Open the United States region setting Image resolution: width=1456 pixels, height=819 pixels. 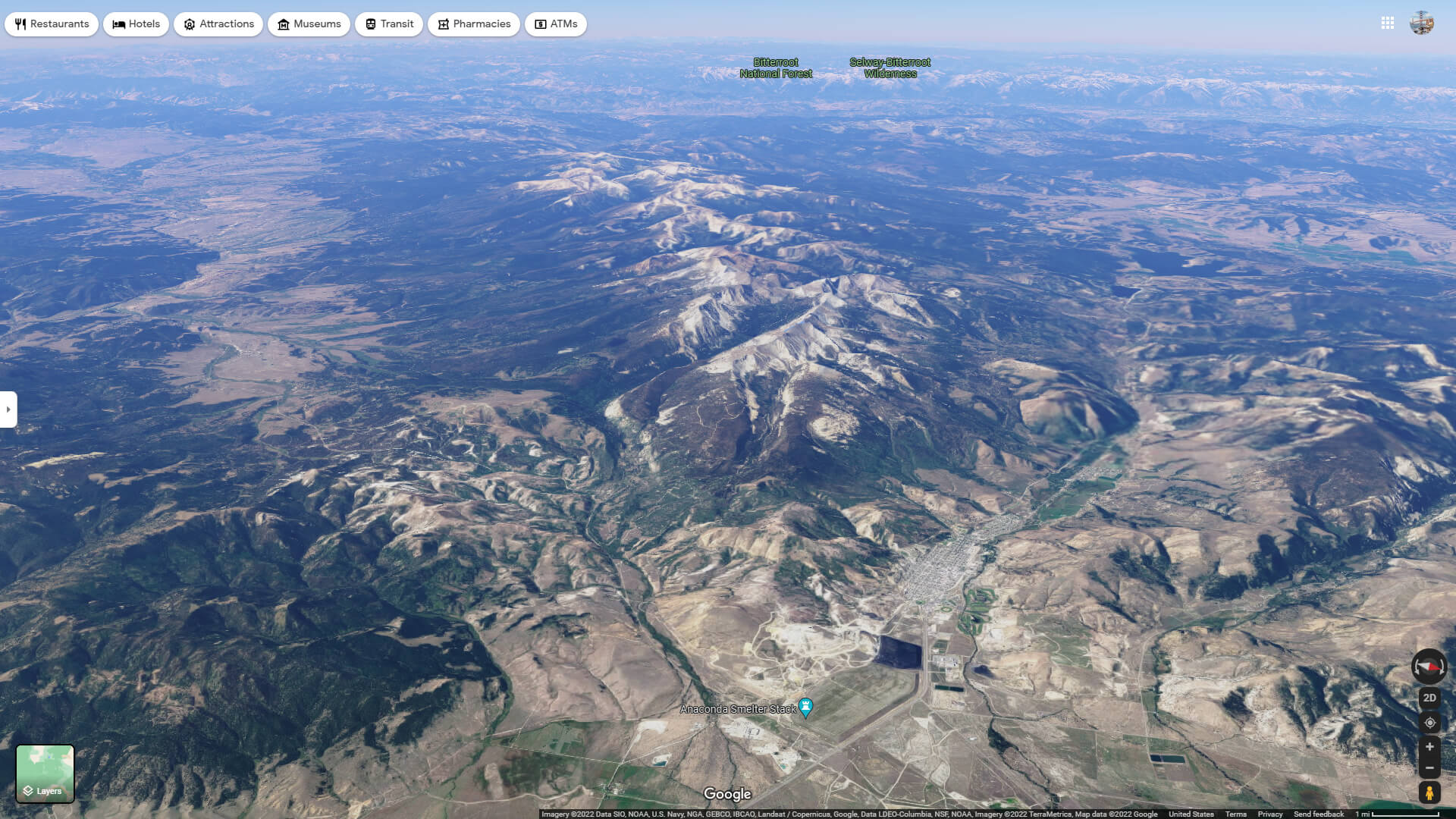1193,814
